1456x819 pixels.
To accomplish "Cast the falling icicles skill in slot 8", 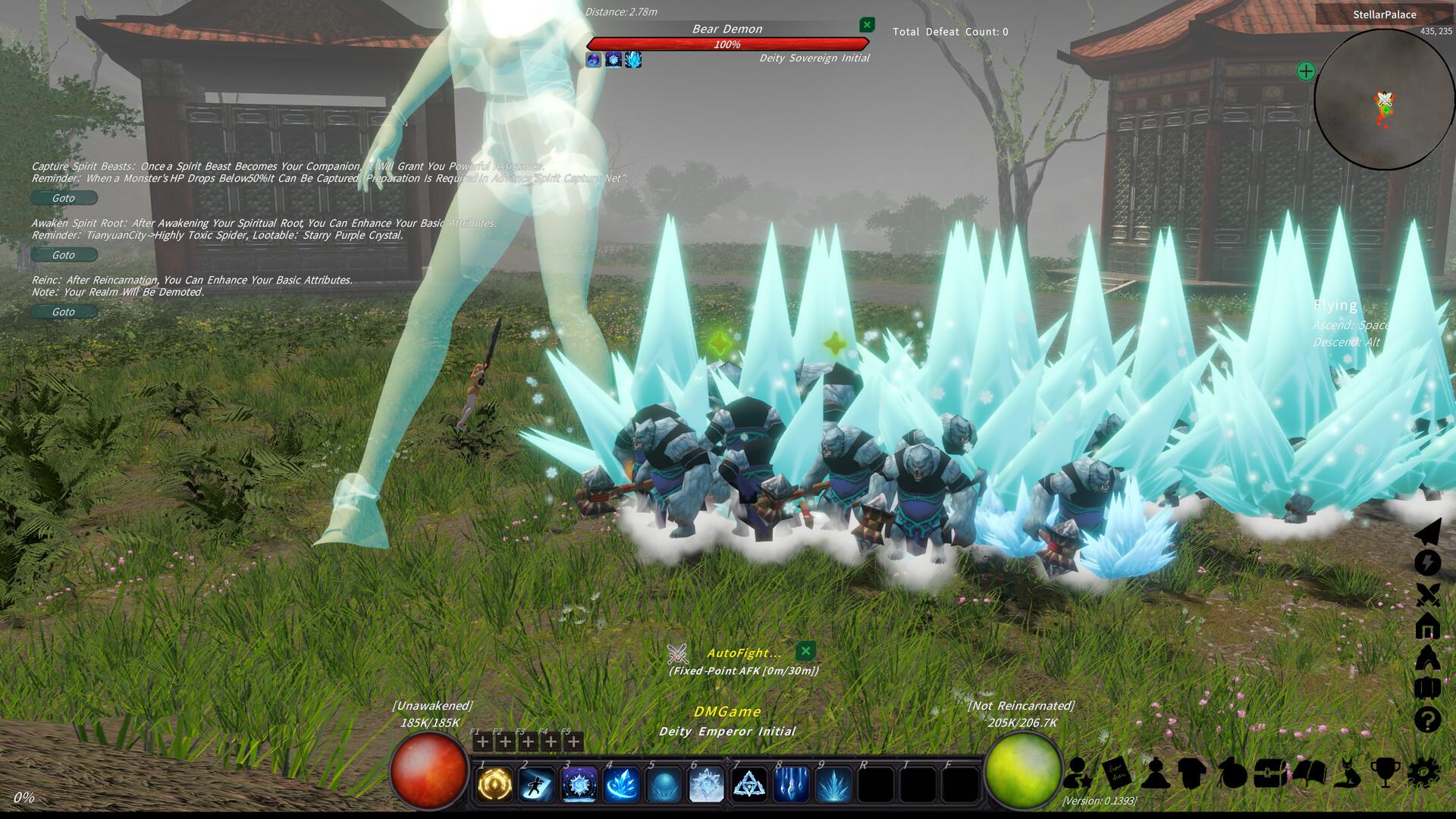I will [792, 784].
